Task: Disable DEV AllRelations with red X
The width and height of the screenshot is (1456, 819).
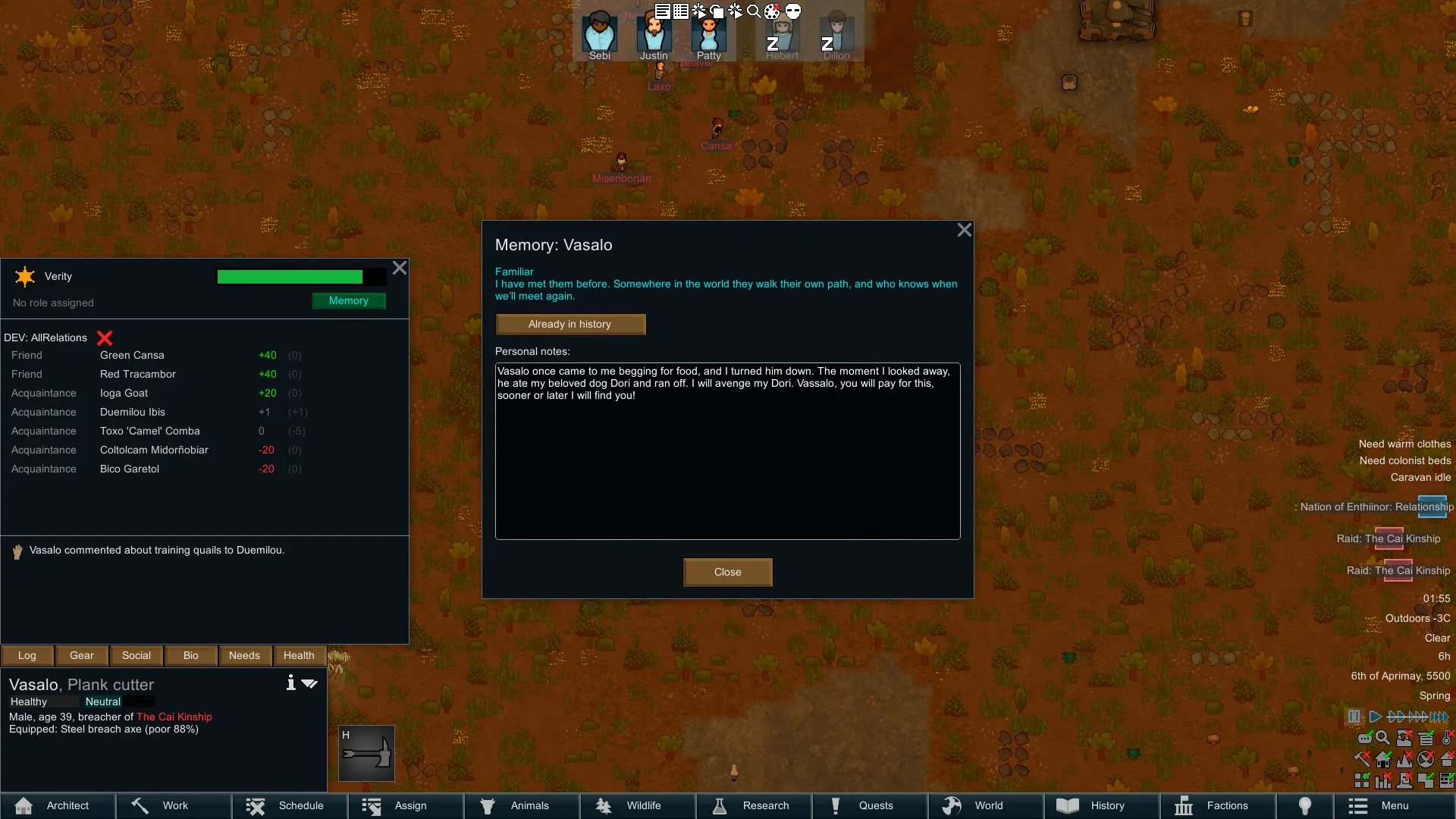Action: coord(105,338)
